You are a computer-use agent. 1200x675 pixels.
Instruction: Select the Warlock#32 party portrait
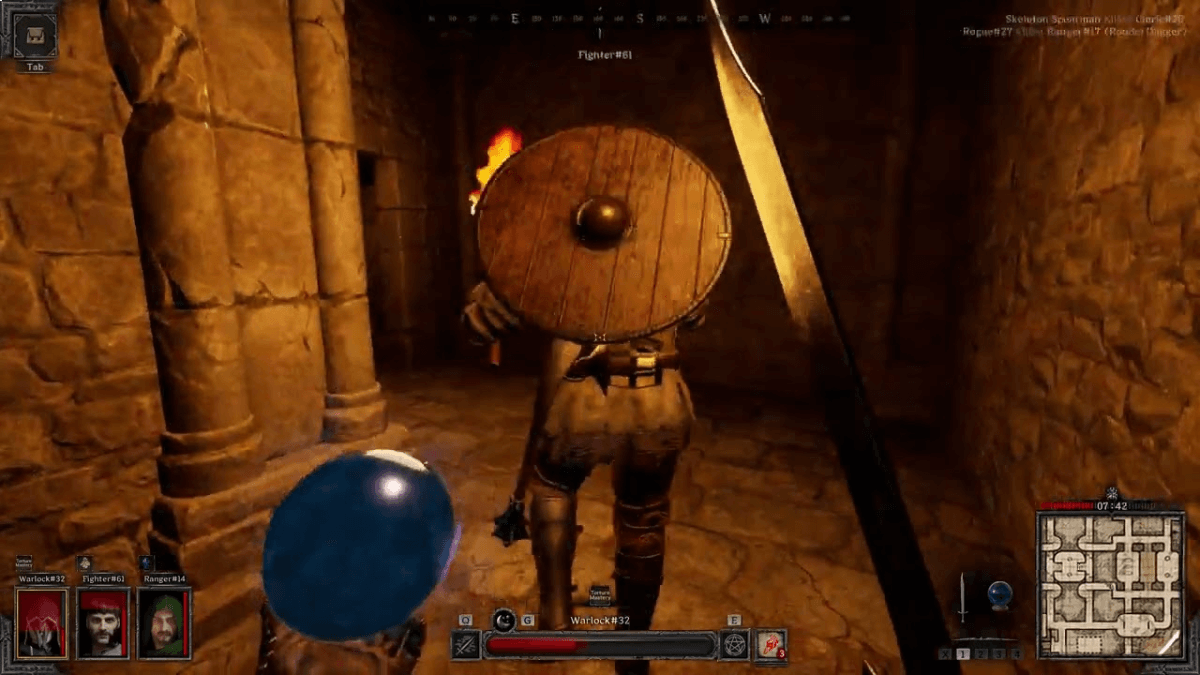42,623
